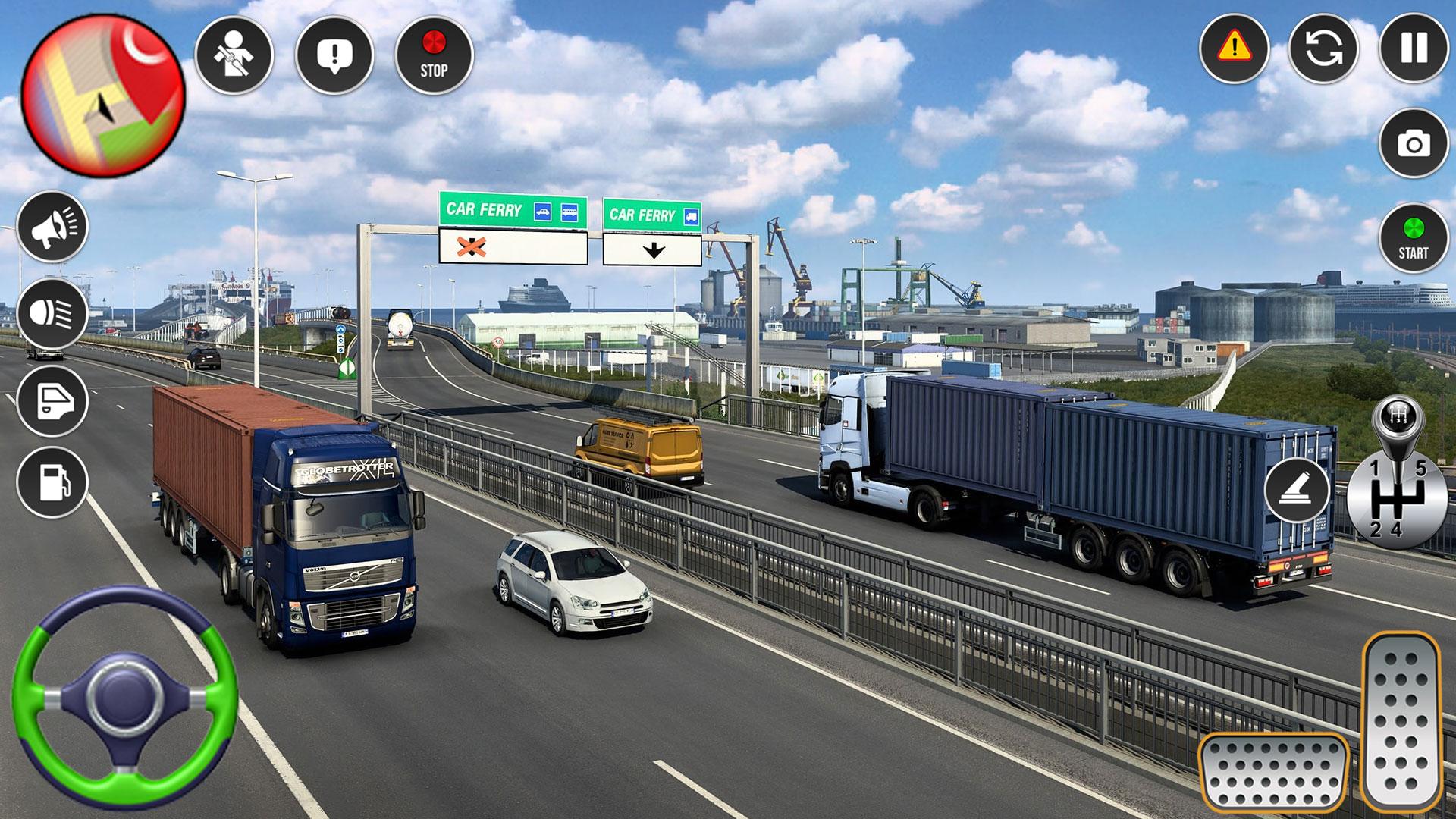The width and height of the screenshot is (1456, 819).
Task: Select the fuel pump button
Action: (x=52, y=482)
